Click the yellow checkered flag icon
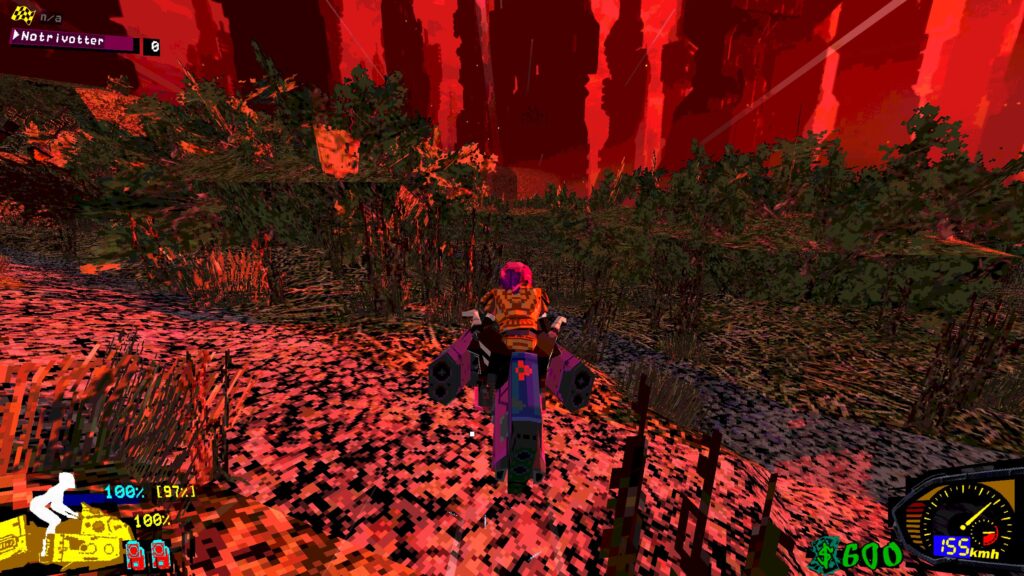This screenshot has height=576, width=1024. tap(23, 14)
